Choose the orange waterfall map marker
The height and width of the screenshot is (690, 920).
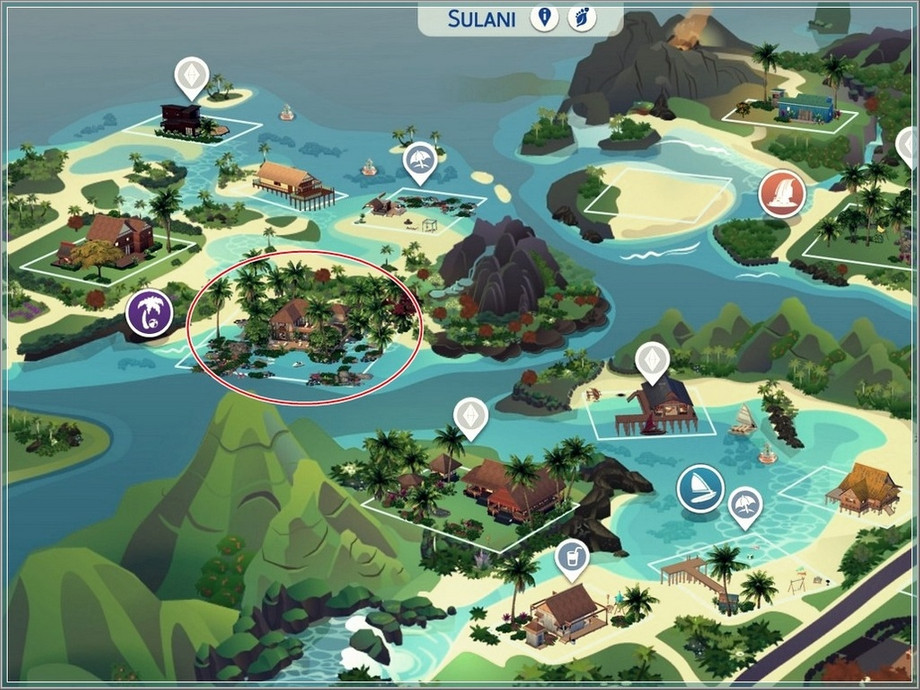[781, 193]
